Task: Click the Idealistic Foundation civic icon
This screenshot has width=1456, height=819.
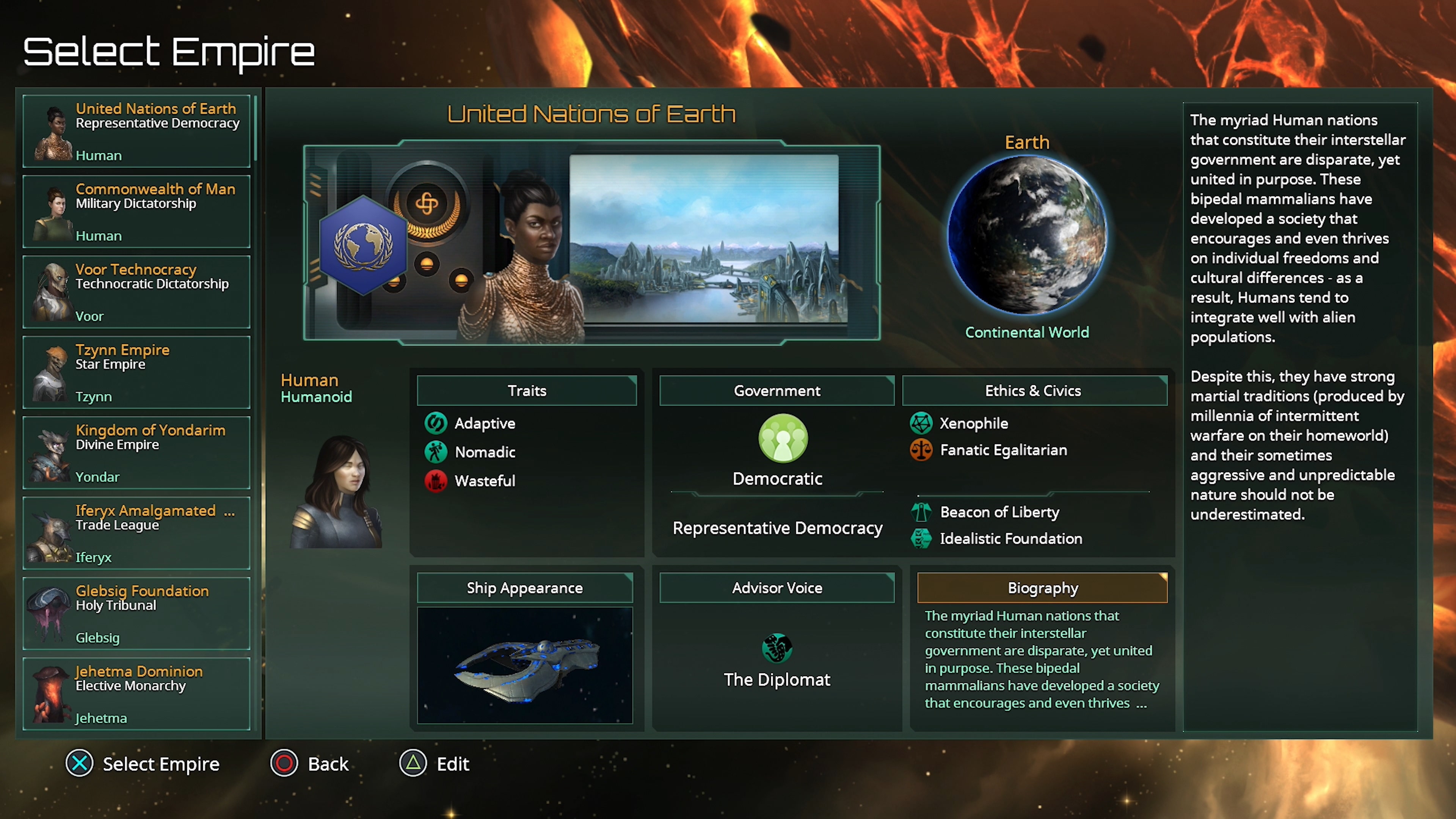Action: (x=921, y=539)
